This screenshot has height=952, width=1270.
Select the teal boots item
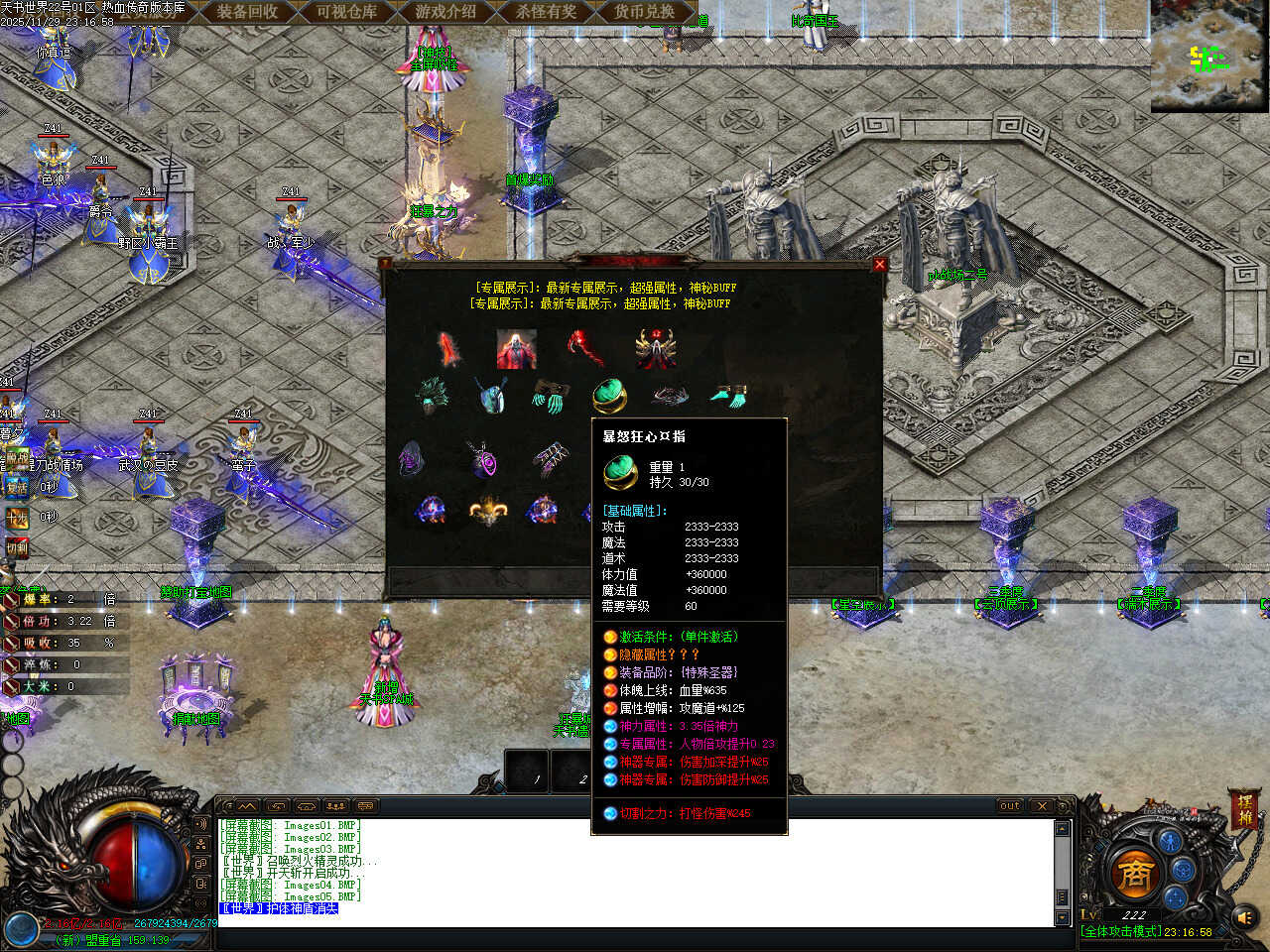pos(729,397)
